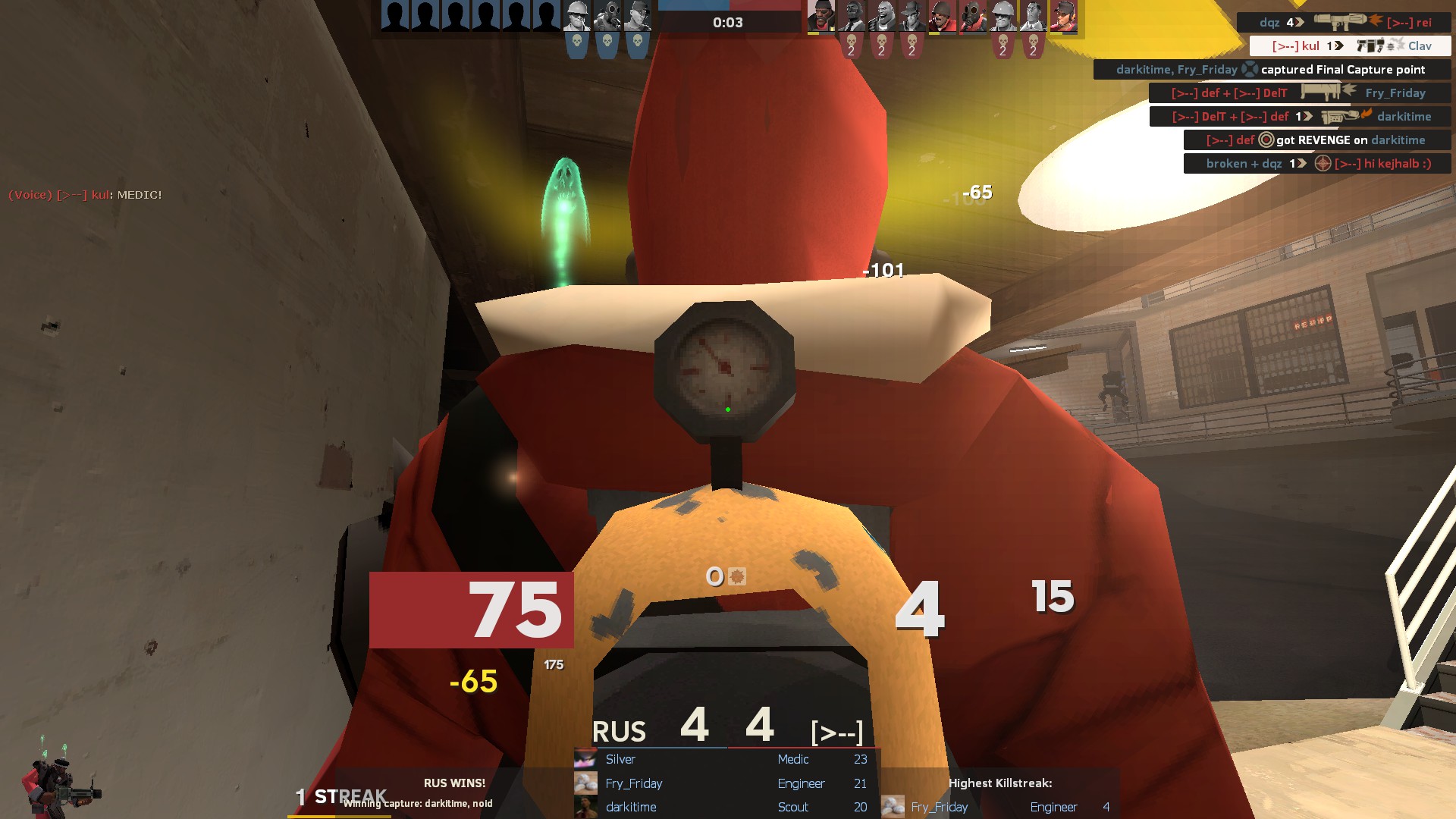Select the RED Demoman portrait in the top bar

coord(821,16)
